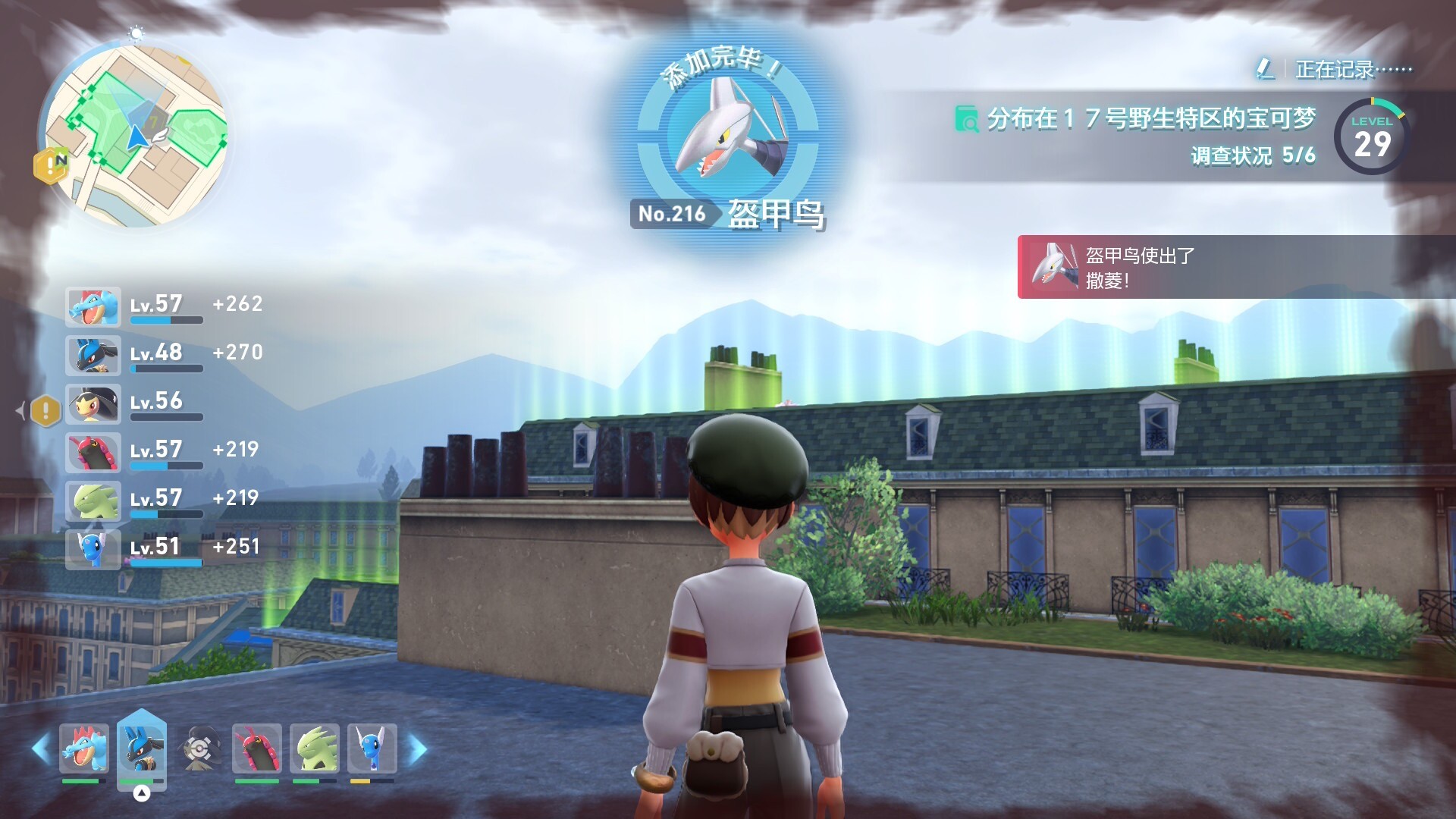Switch to Tyranitar in the bottom party bar
This screenshot has height=819, width=1456.
point(314,749)
